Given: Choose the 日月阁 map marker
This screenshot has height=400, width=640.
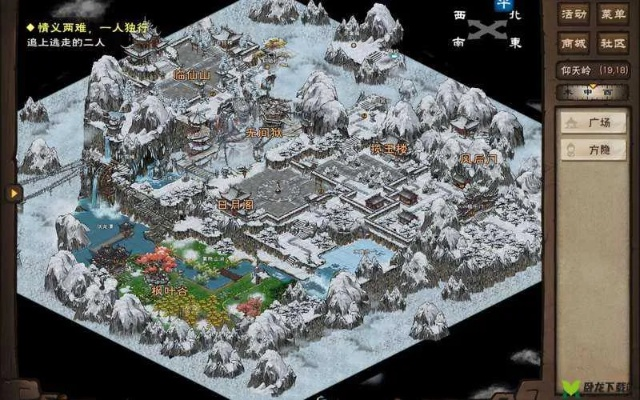Looking at the screenshot, I should click(x=235, y=202).
